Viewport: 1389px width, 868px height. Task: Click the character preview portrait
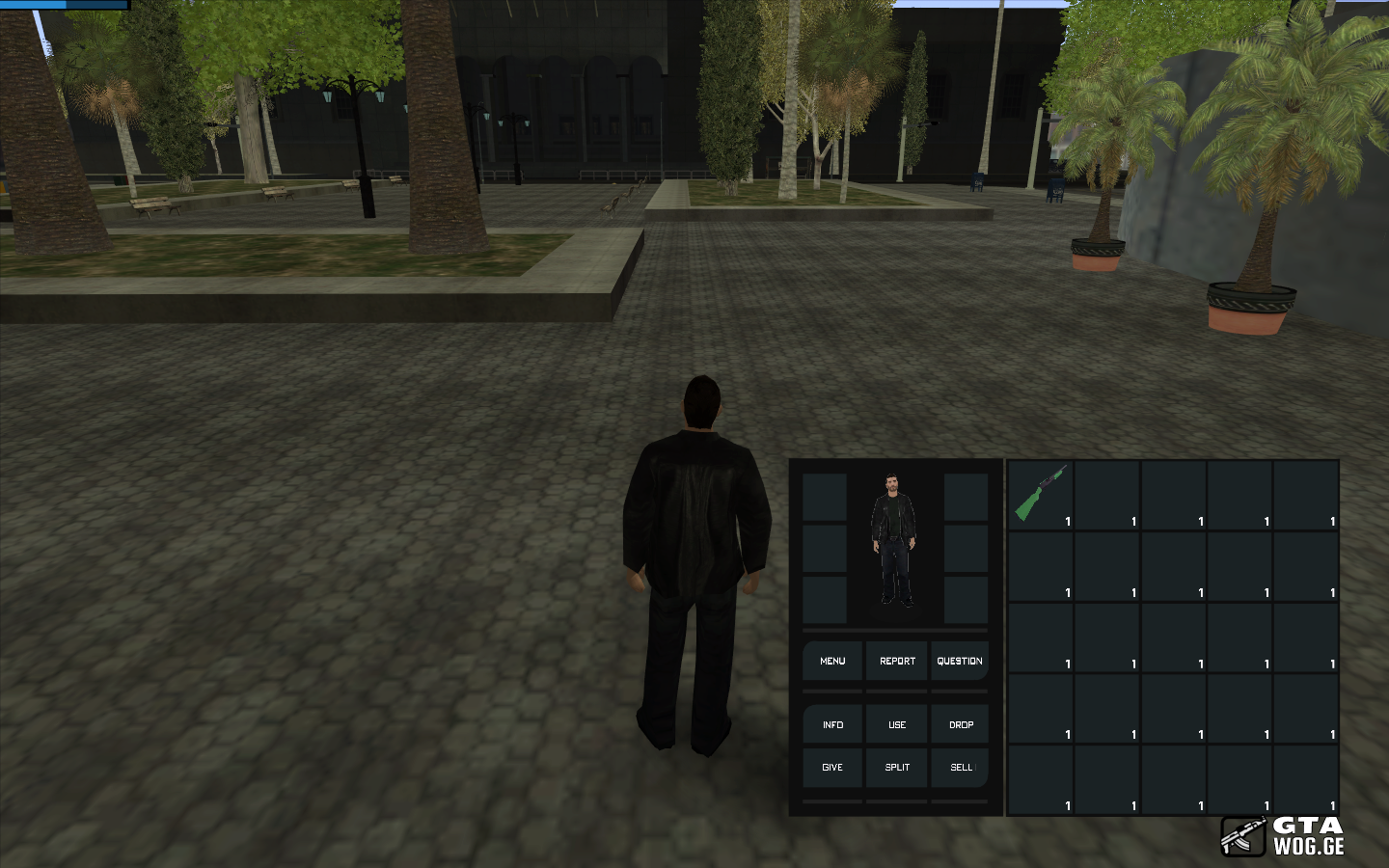(x=894, y=540)
